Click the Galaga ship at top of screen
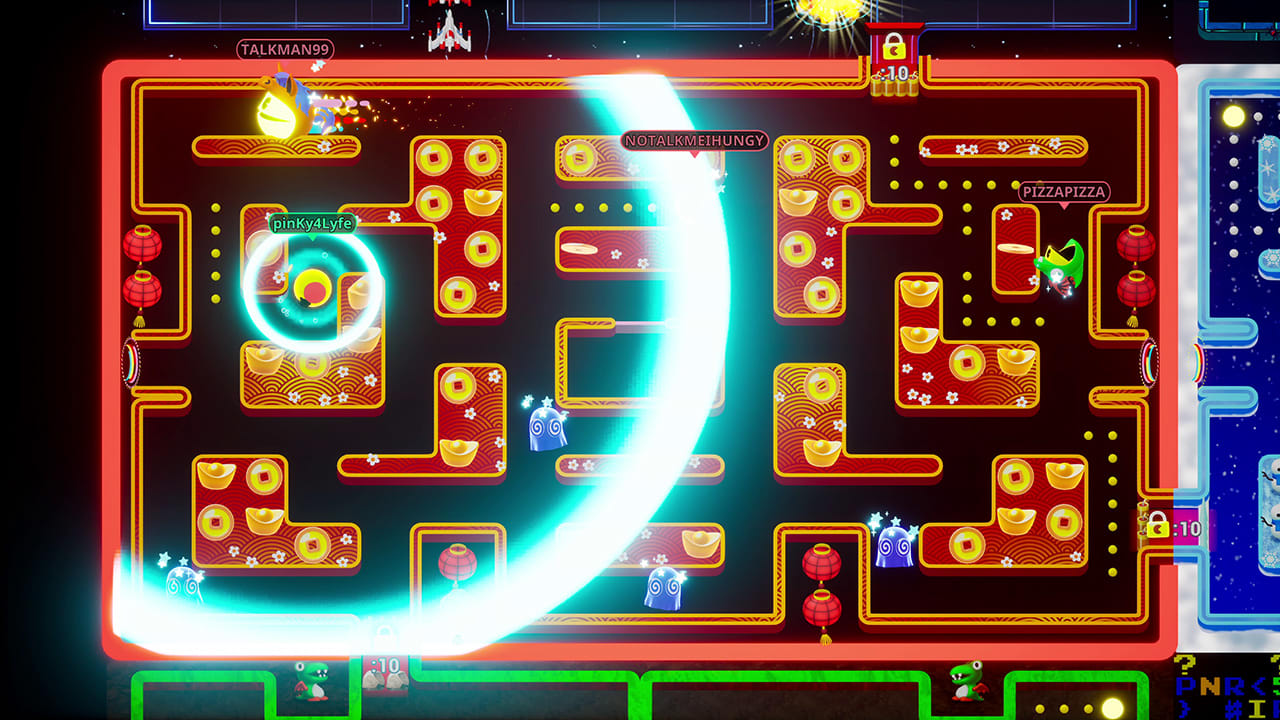This screenshot has height=720, width=1280. click(x=449, y=30)
